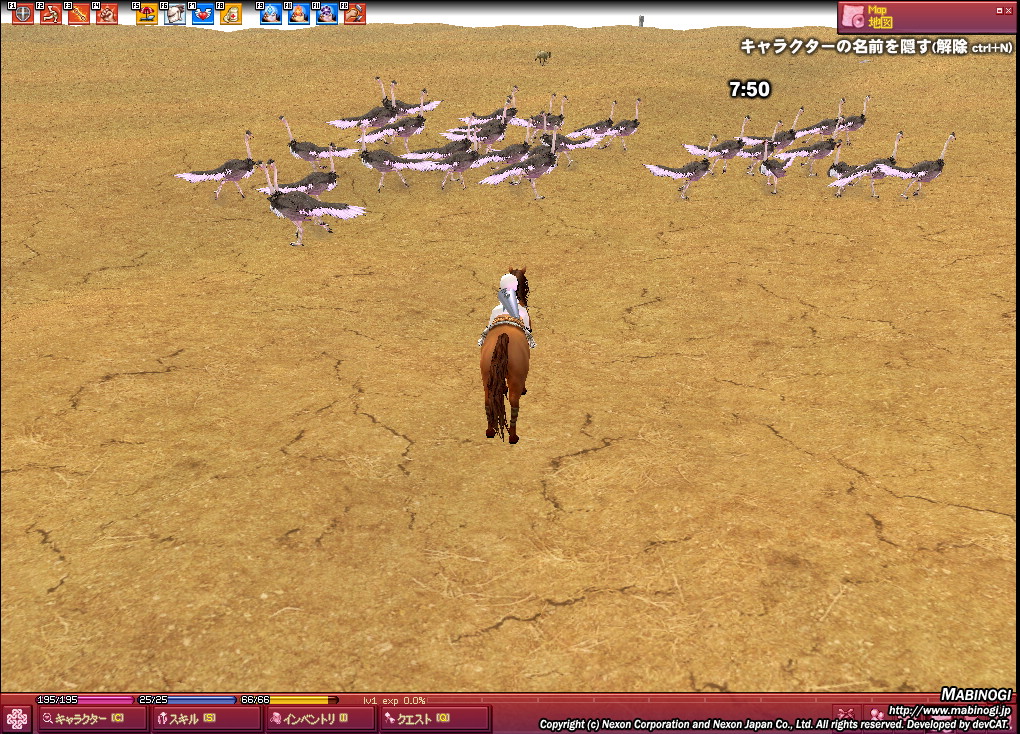The image size is (1020, 734).
Task: Select the white-haired face hotkey icon
Action: click(175, 14)
